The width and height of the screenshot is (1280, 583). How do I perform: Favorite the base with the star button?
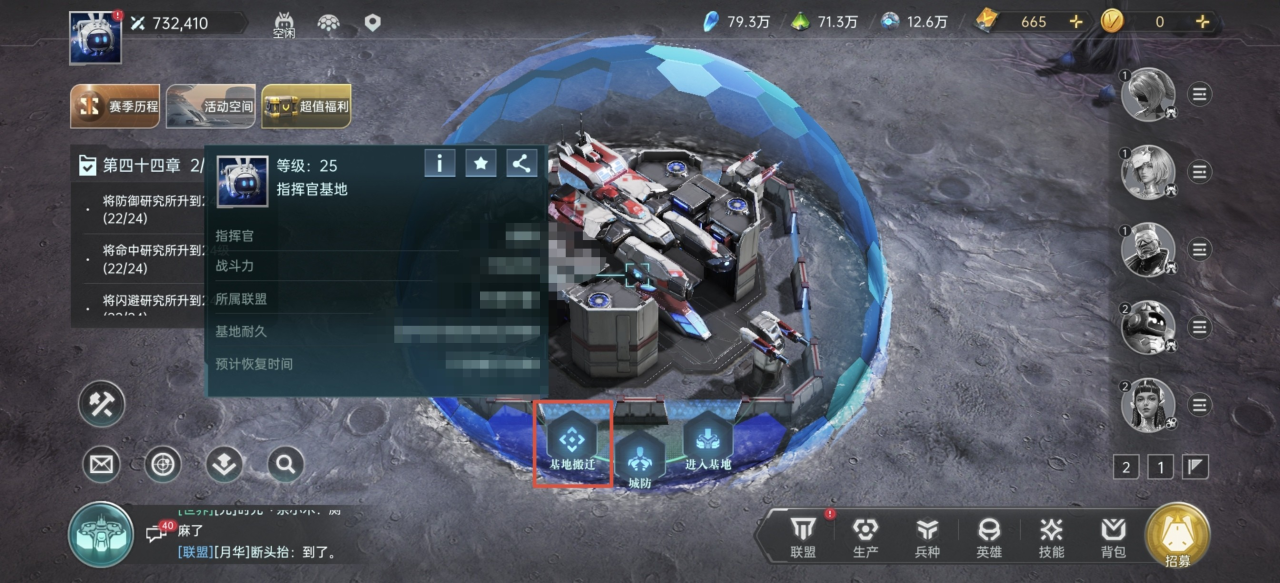(481, 162)
